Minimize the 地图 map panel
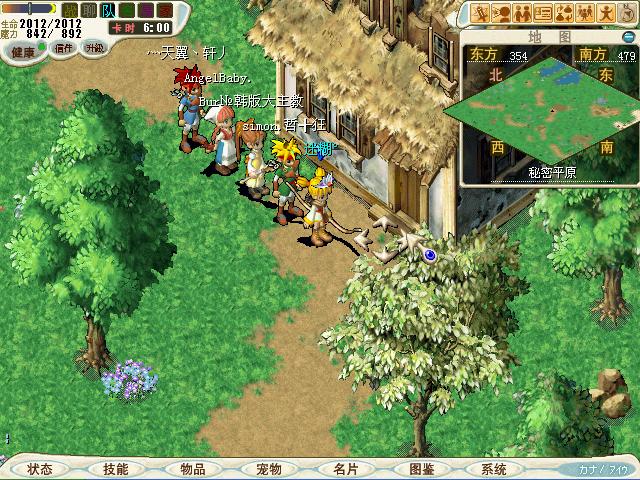640x480 pixels. 627,36
